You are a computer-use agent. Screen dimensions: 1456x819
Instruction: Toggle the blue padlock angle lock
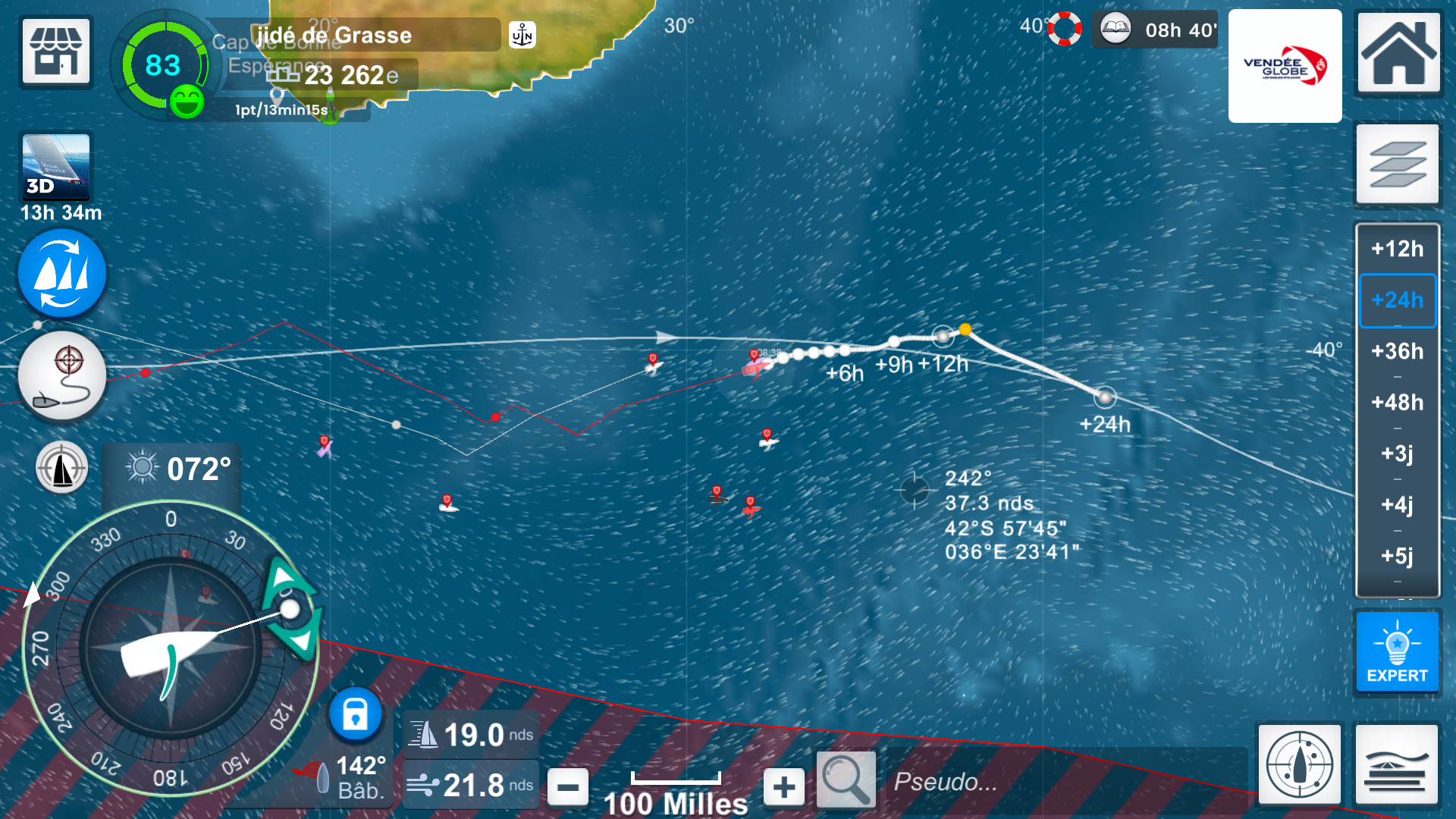[355, 714]
